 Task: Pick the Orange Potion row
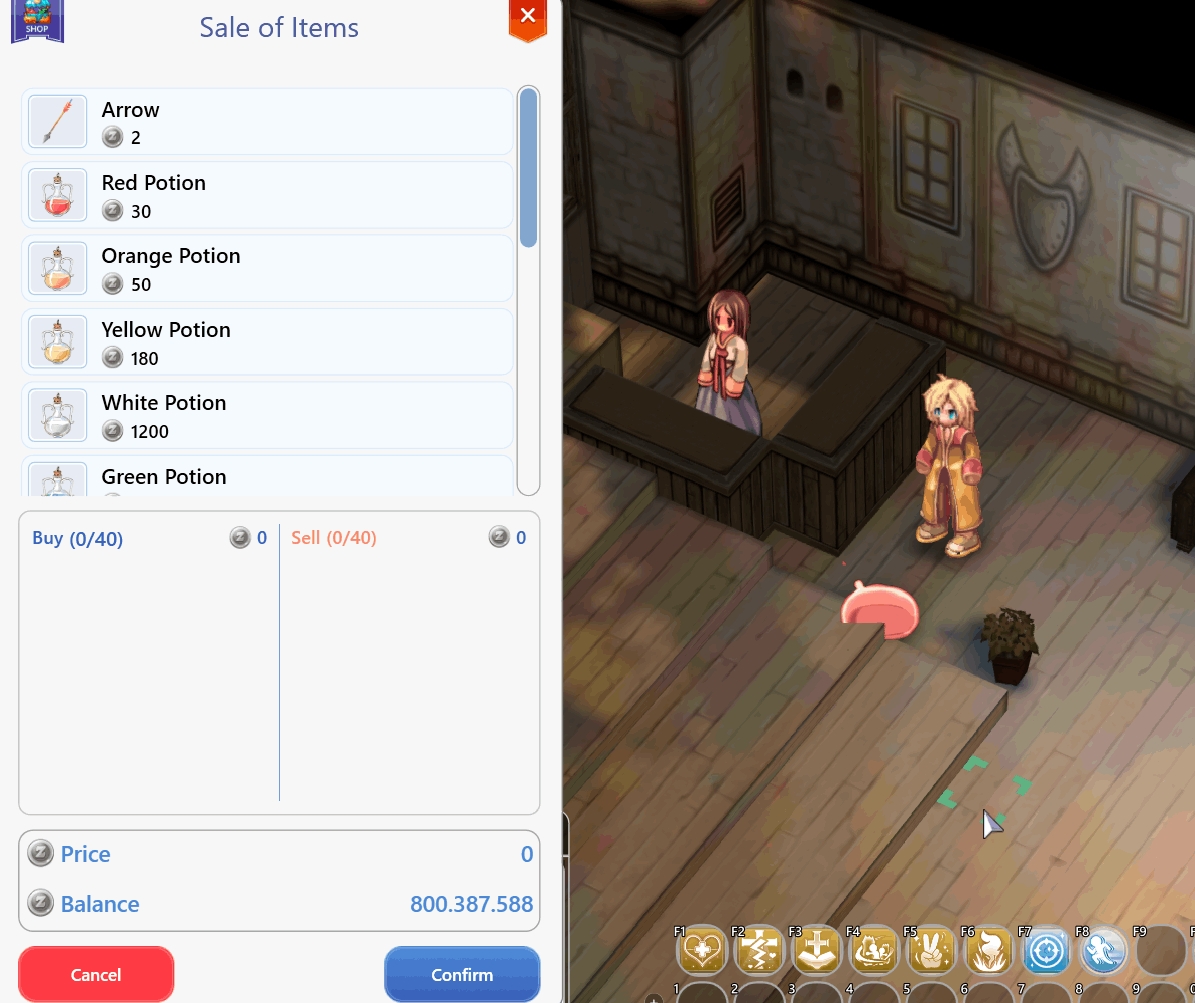267,269
